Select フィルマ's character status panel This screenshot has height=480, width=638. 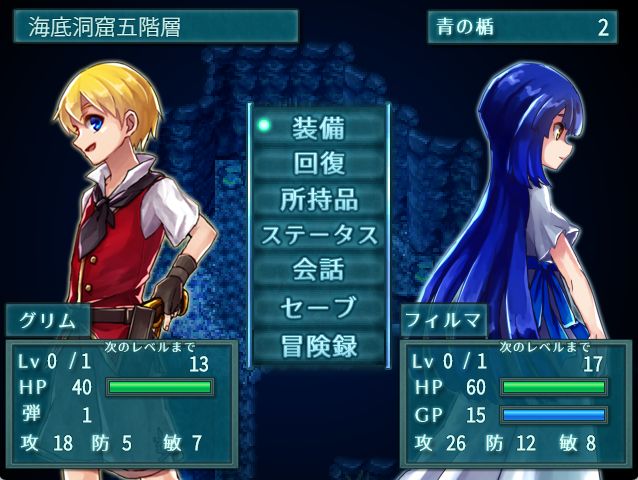(514, 402)
